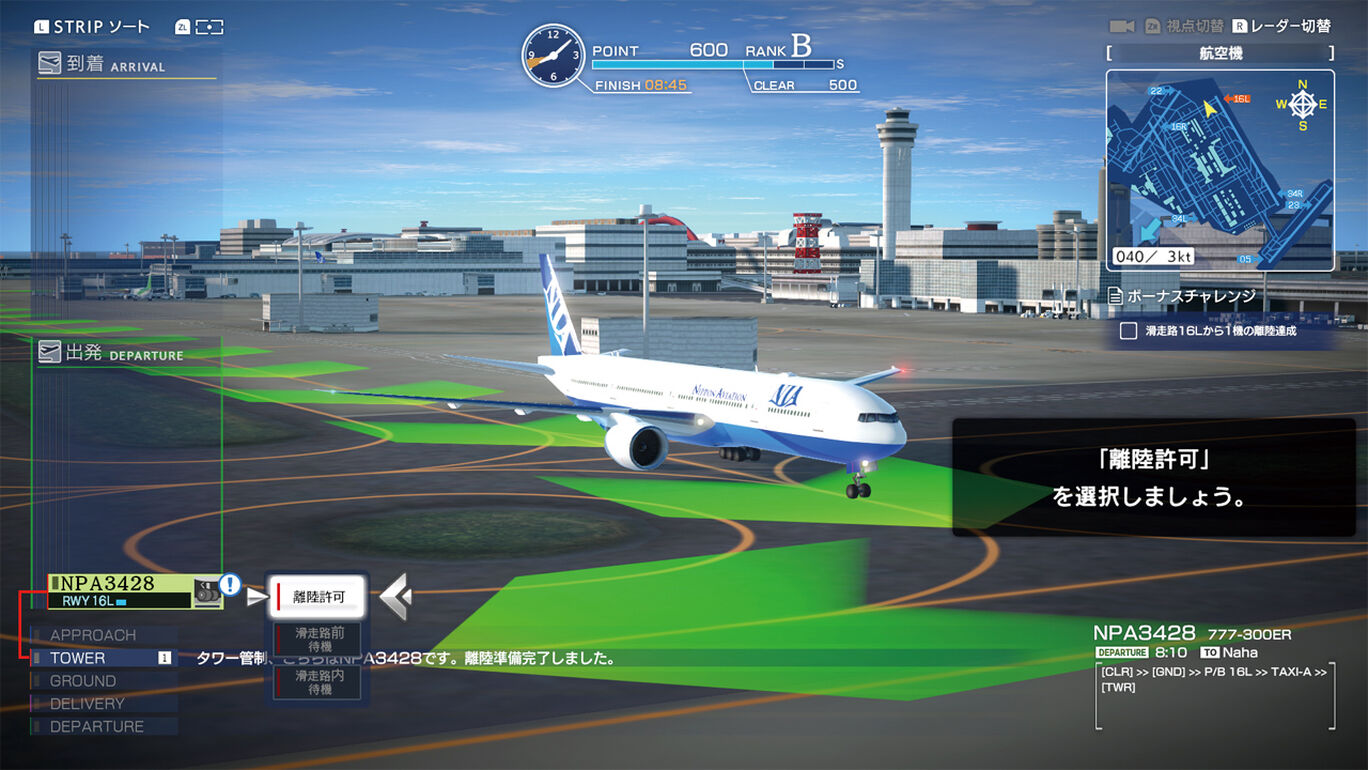Choose the 滑走路内待機 line up option
The width and height of the screenshot is (1368, 770).
(x=319, y=683)
